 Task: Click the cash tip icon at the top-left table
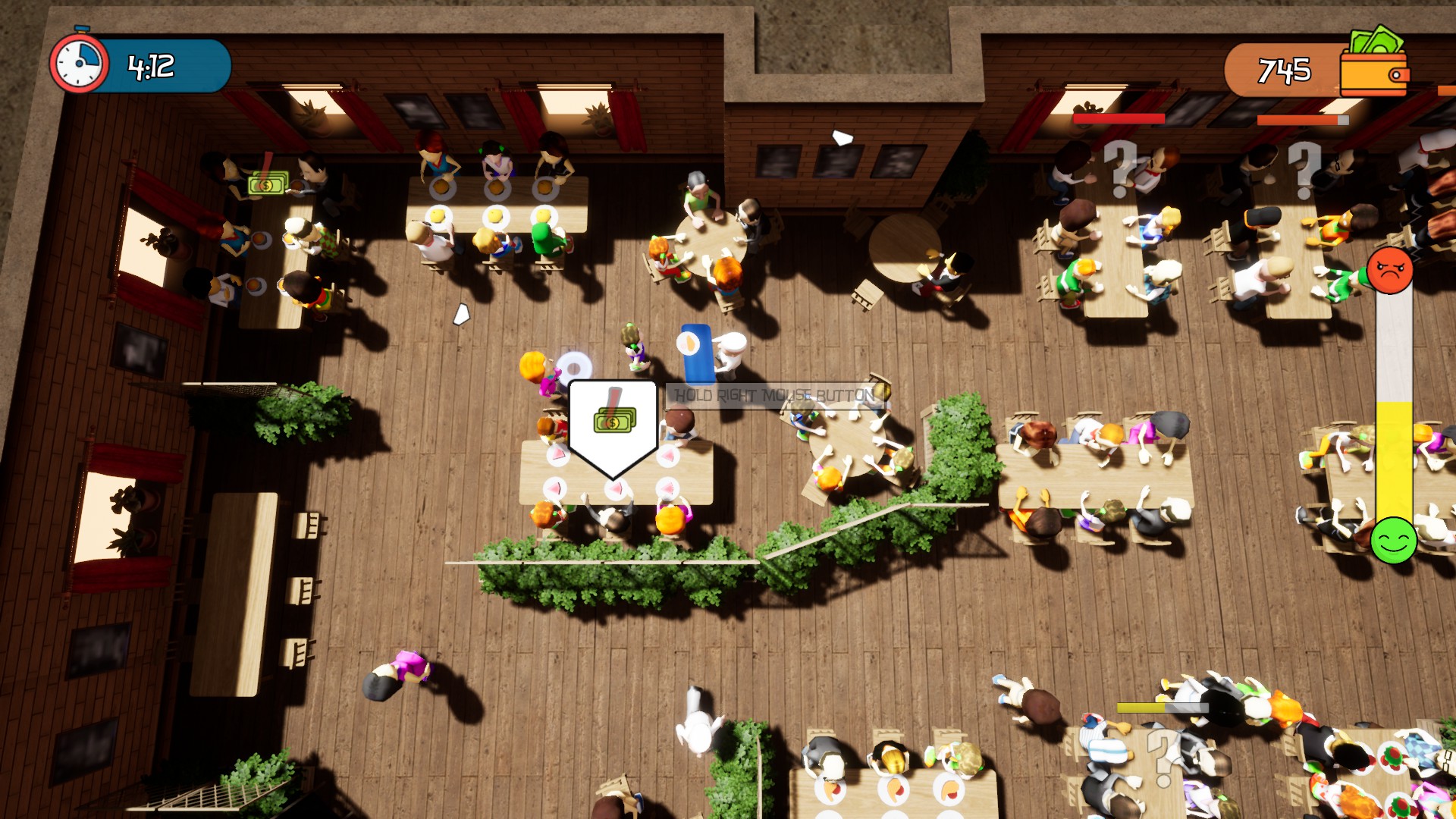click(x=267, y=184)
